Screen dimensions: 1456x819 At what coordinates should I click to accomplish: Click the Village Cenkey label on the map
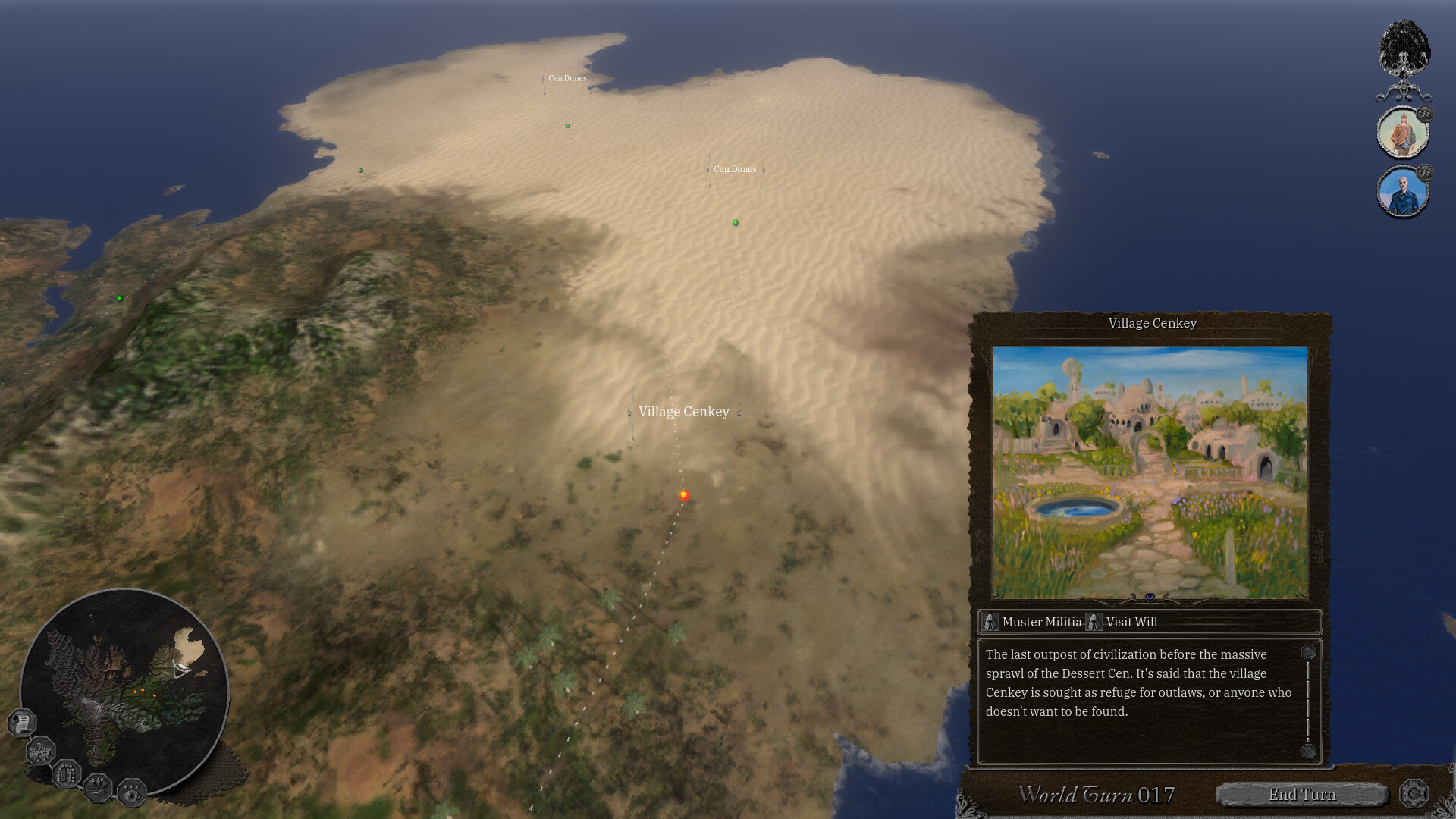(683, 411)
